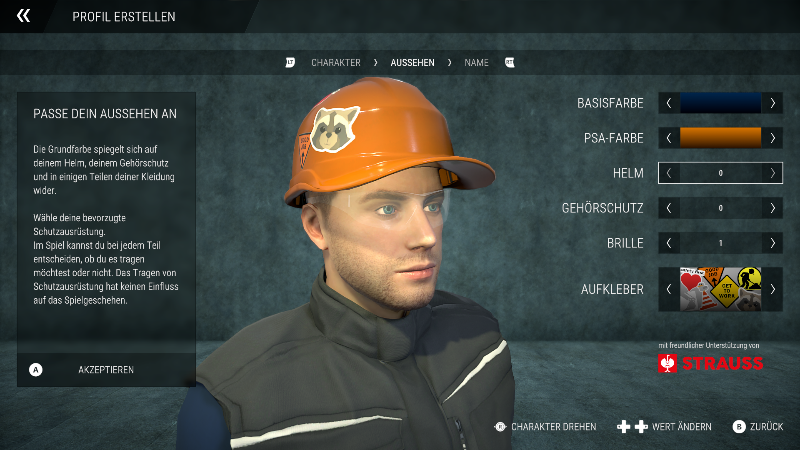800x450 pixels.
Task: Choose previous PSA-Farbe color
Action: coord(669,138)
